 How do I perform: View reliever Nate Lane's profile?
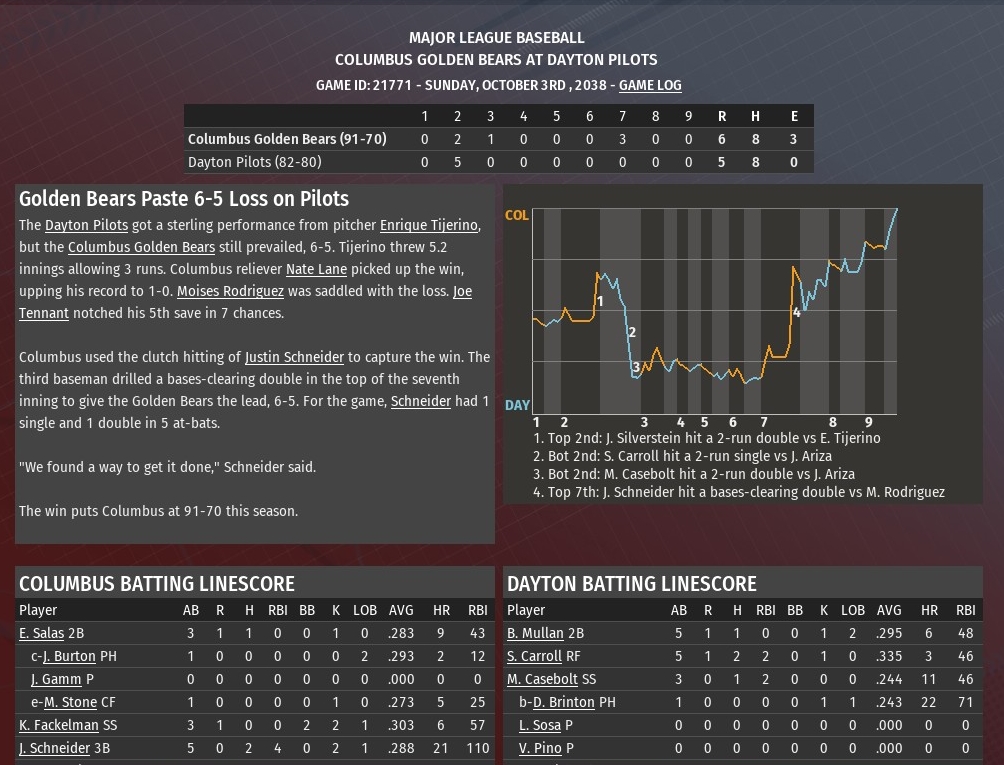click(316, 270)
